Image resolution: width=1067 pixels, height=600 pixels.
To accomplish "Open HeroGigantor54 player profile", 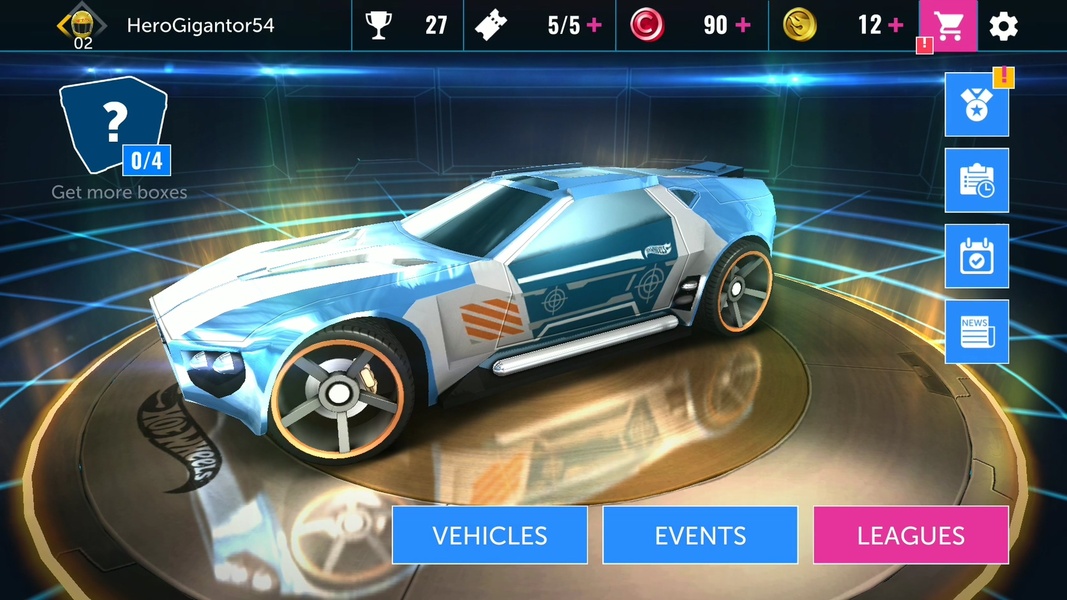I will [x=200, y=26].
